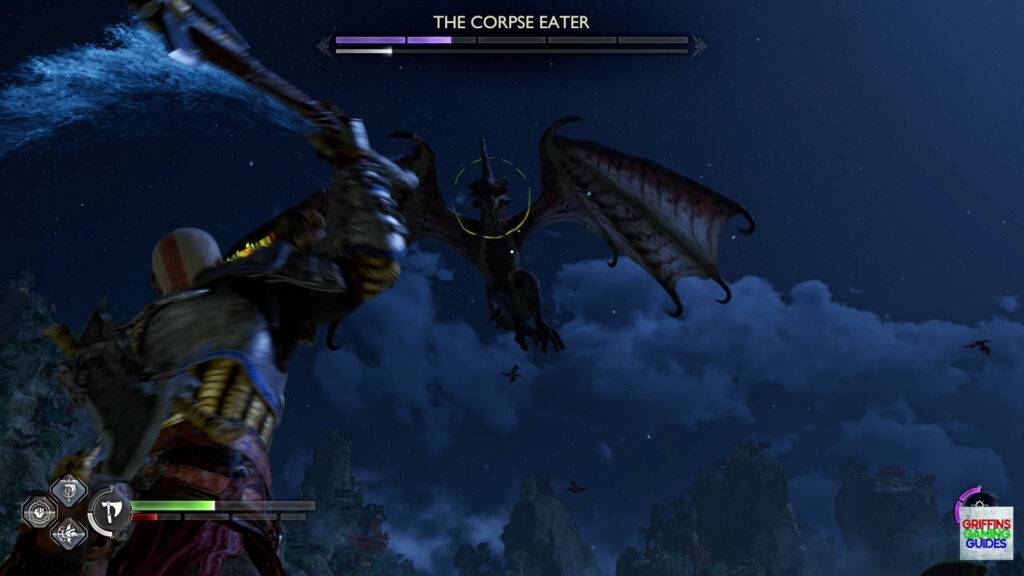Select the Leviathan Axe weapon icon

pos(107,513)
